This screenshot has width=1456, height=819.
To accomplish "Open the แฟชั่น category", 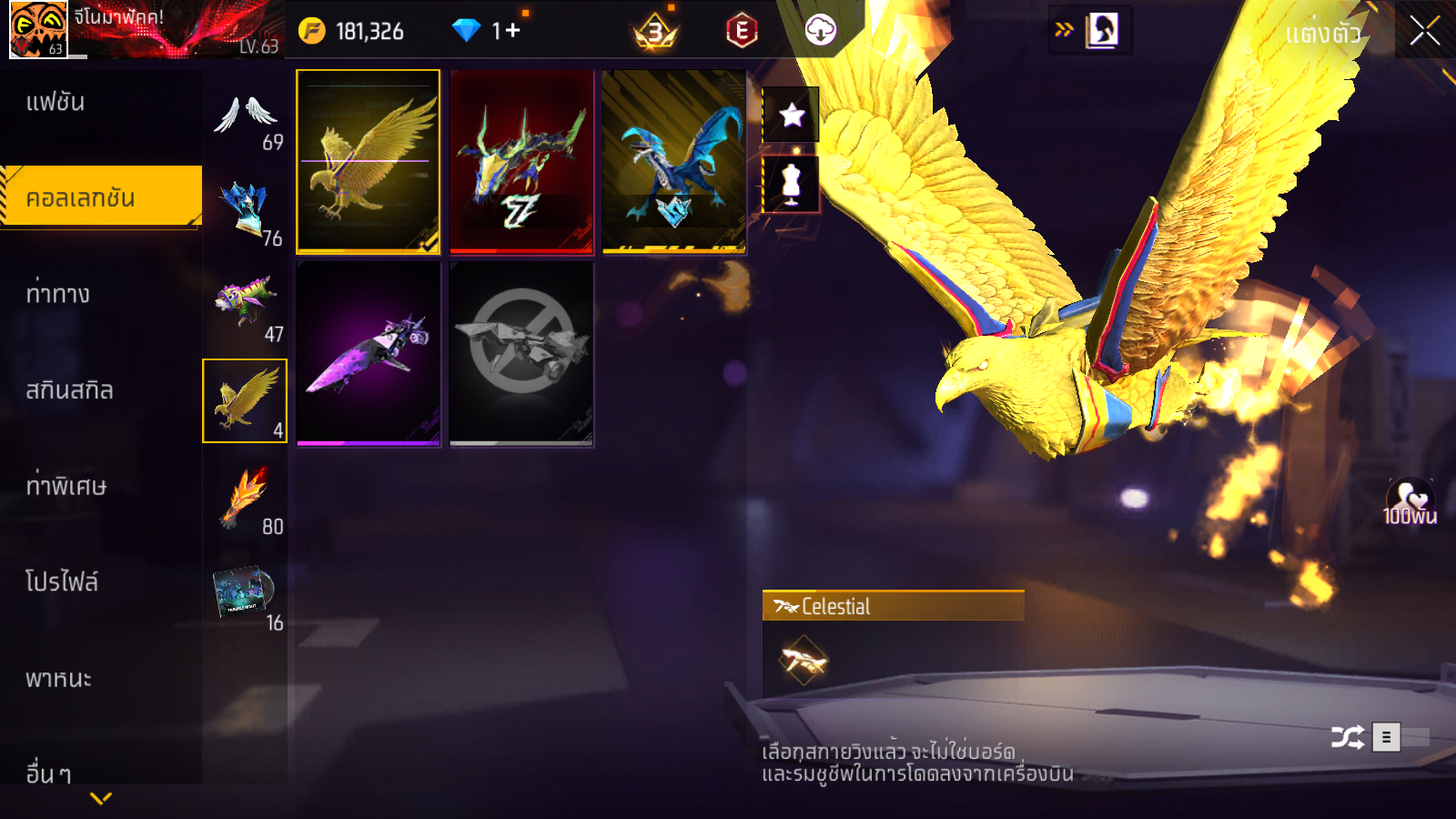I will click(x=56, y=102).
